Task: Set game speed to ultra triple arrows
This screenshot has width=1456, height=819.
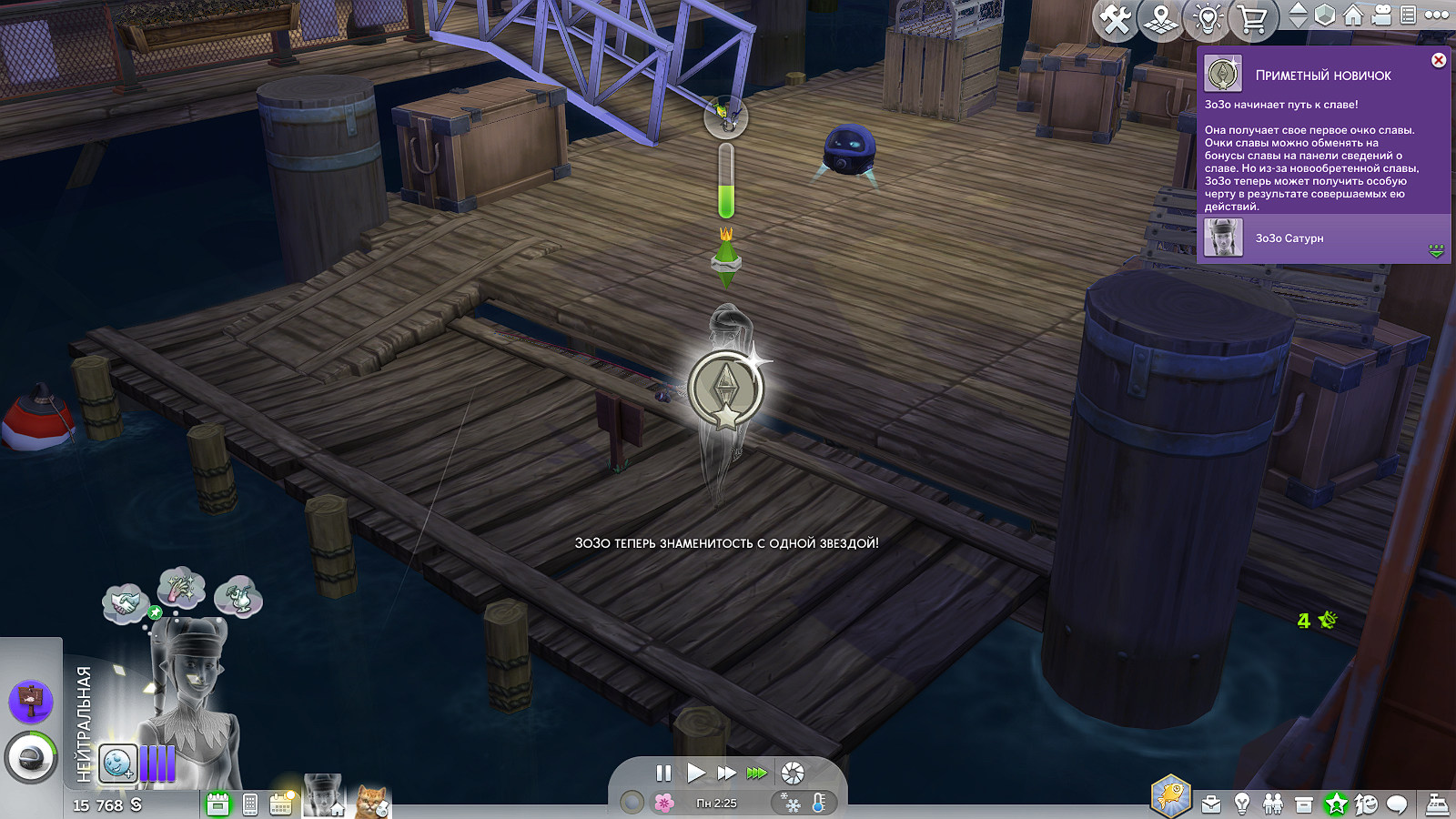Action: click(x=757, y=773)
